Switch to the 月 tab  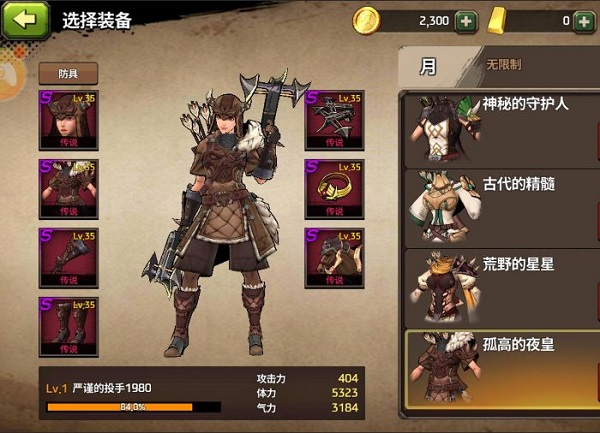pyautogui.click(x=429, y=67)
